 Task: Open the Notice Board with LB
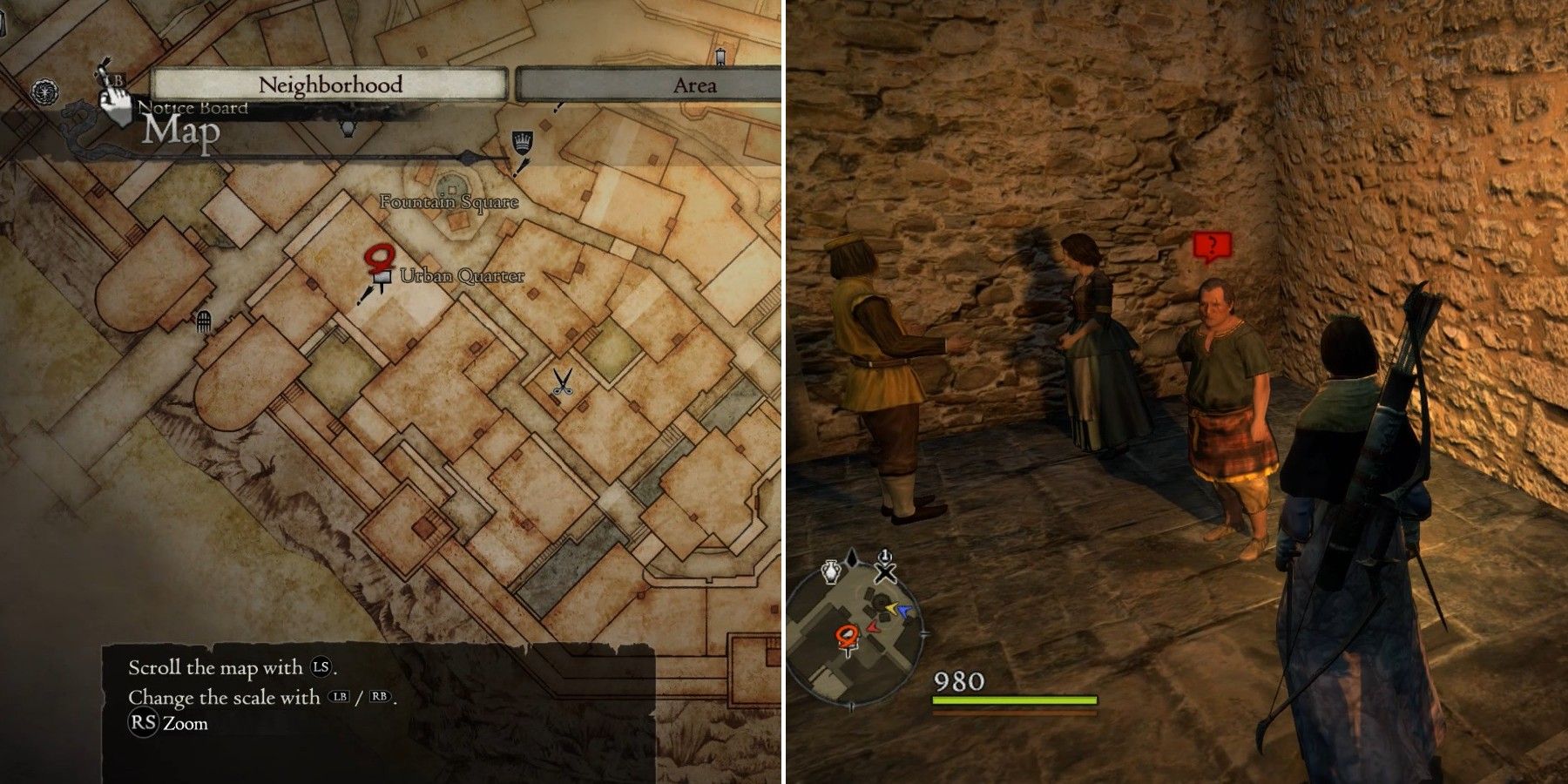(118, 87)
